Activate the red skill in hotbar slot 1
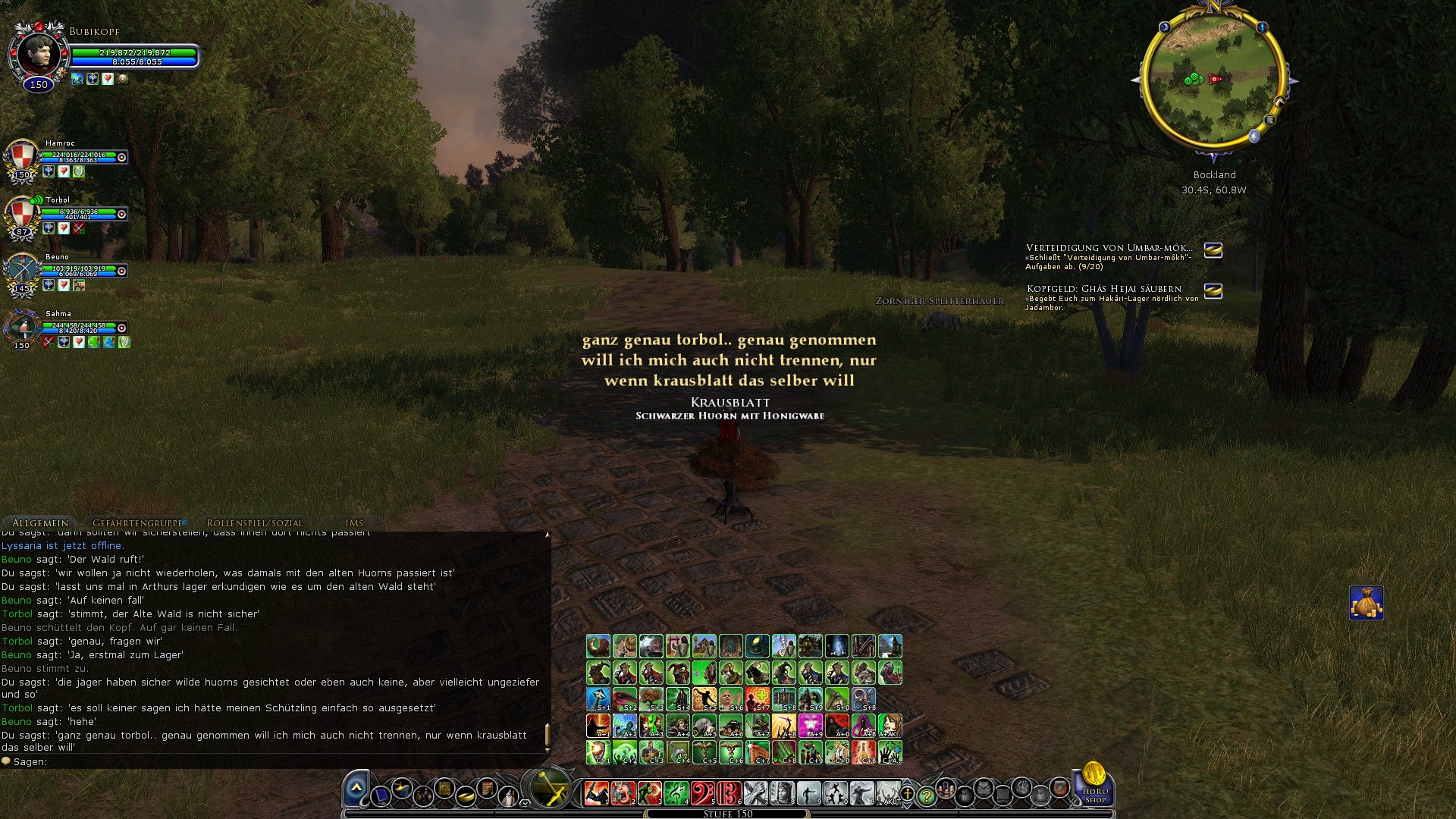This screenshot has width=1456, height=819. coord(596,793)
